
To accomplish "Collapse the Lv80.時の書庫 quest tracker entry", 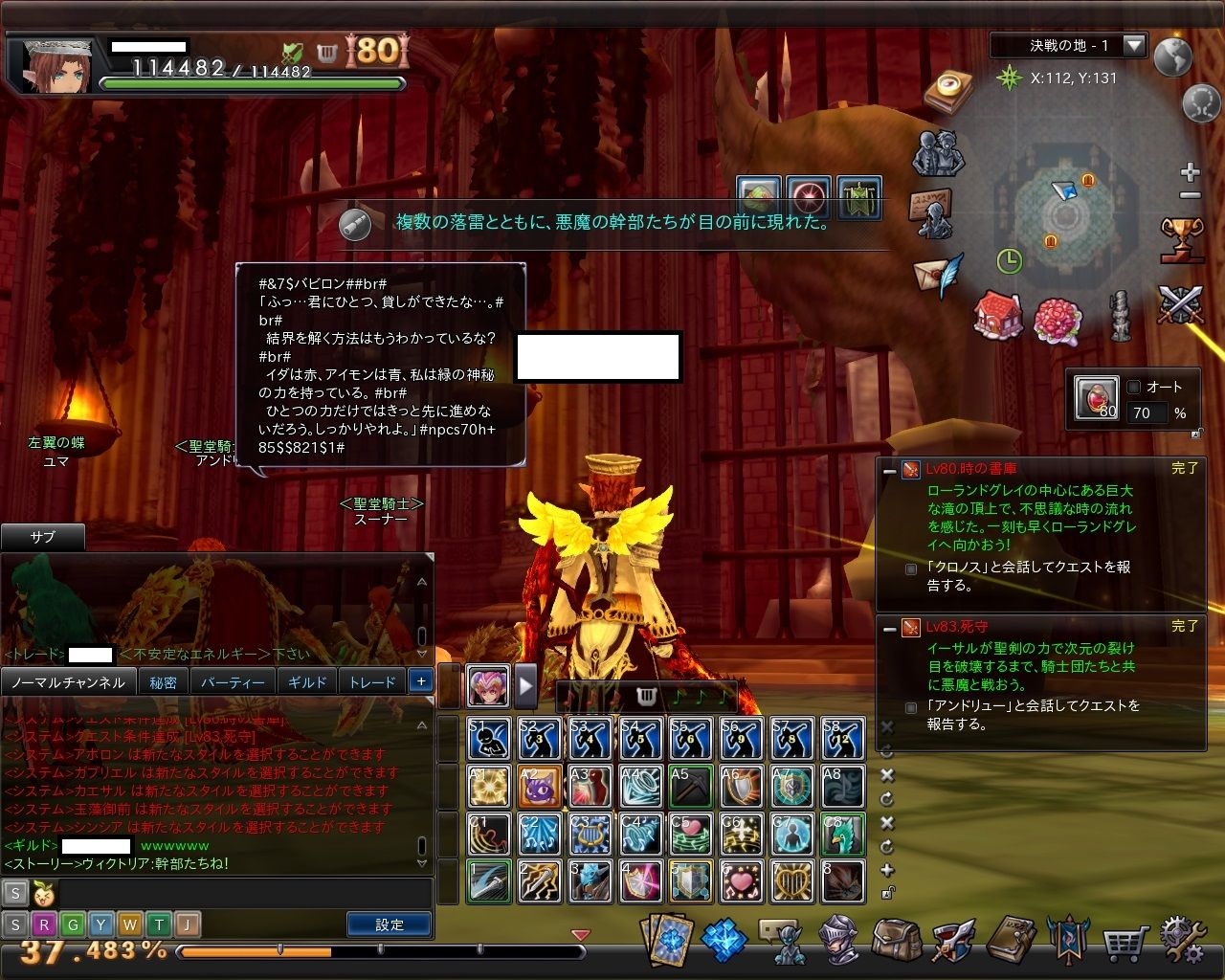I will pyautogui.click(x=889, y=470).
